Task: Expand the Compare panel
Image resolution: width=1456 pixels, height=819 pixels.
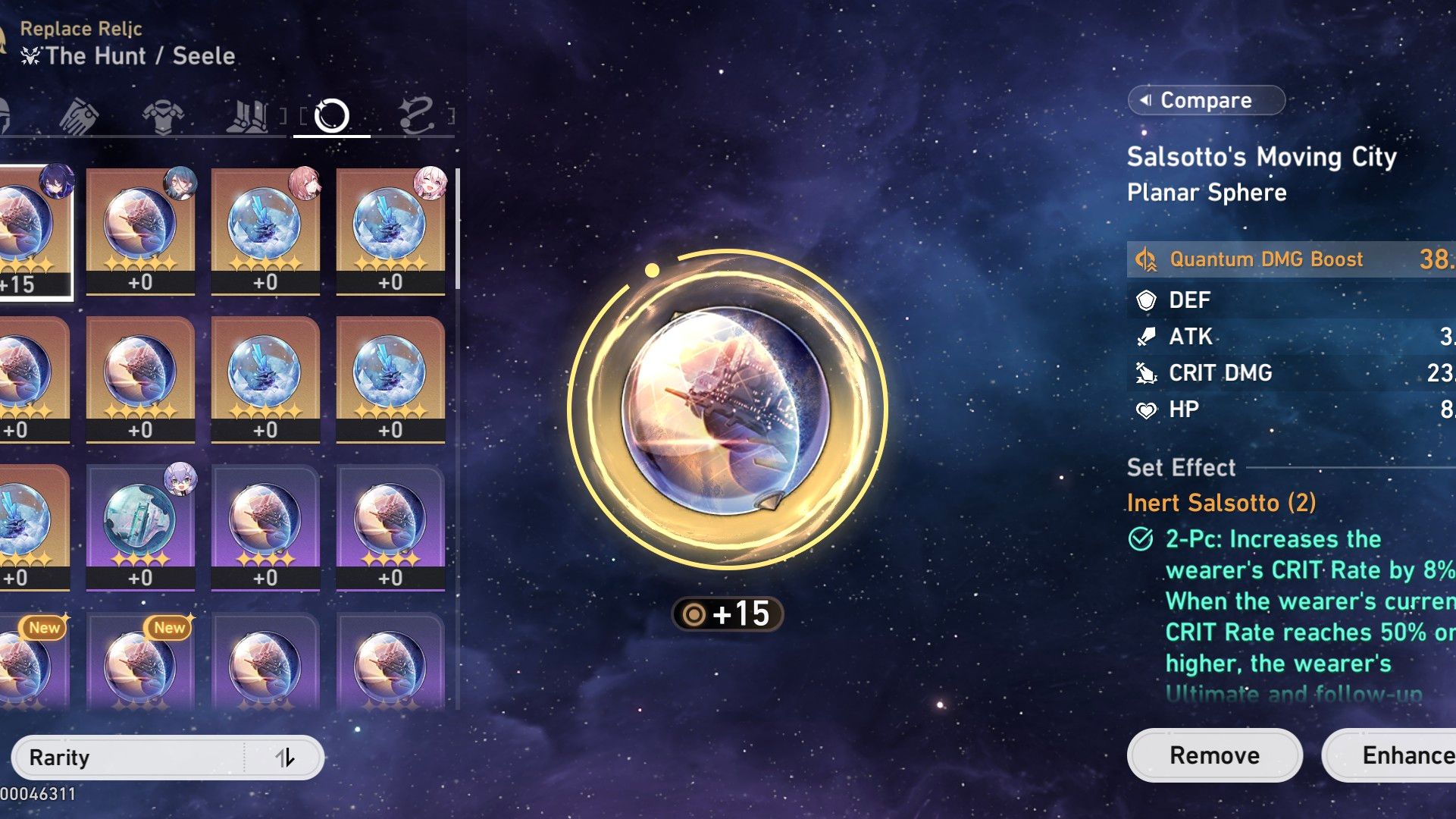Action: 1205,99
